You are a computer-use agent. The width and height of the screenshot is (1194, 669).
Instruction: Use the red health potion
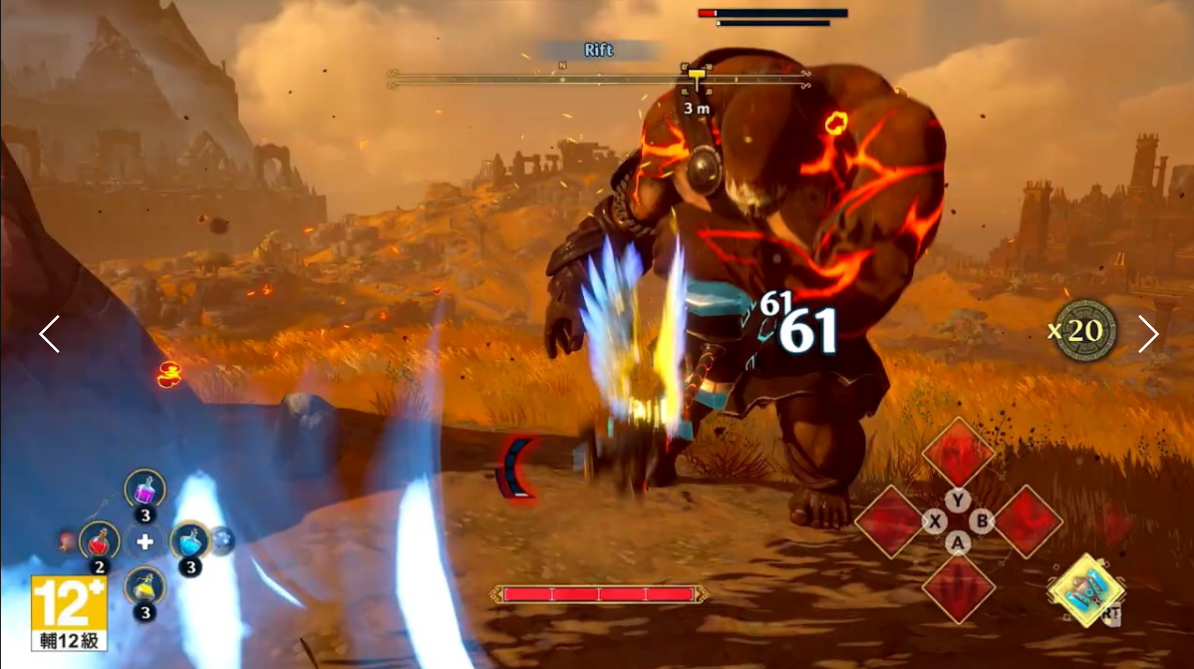coord(99,541)
